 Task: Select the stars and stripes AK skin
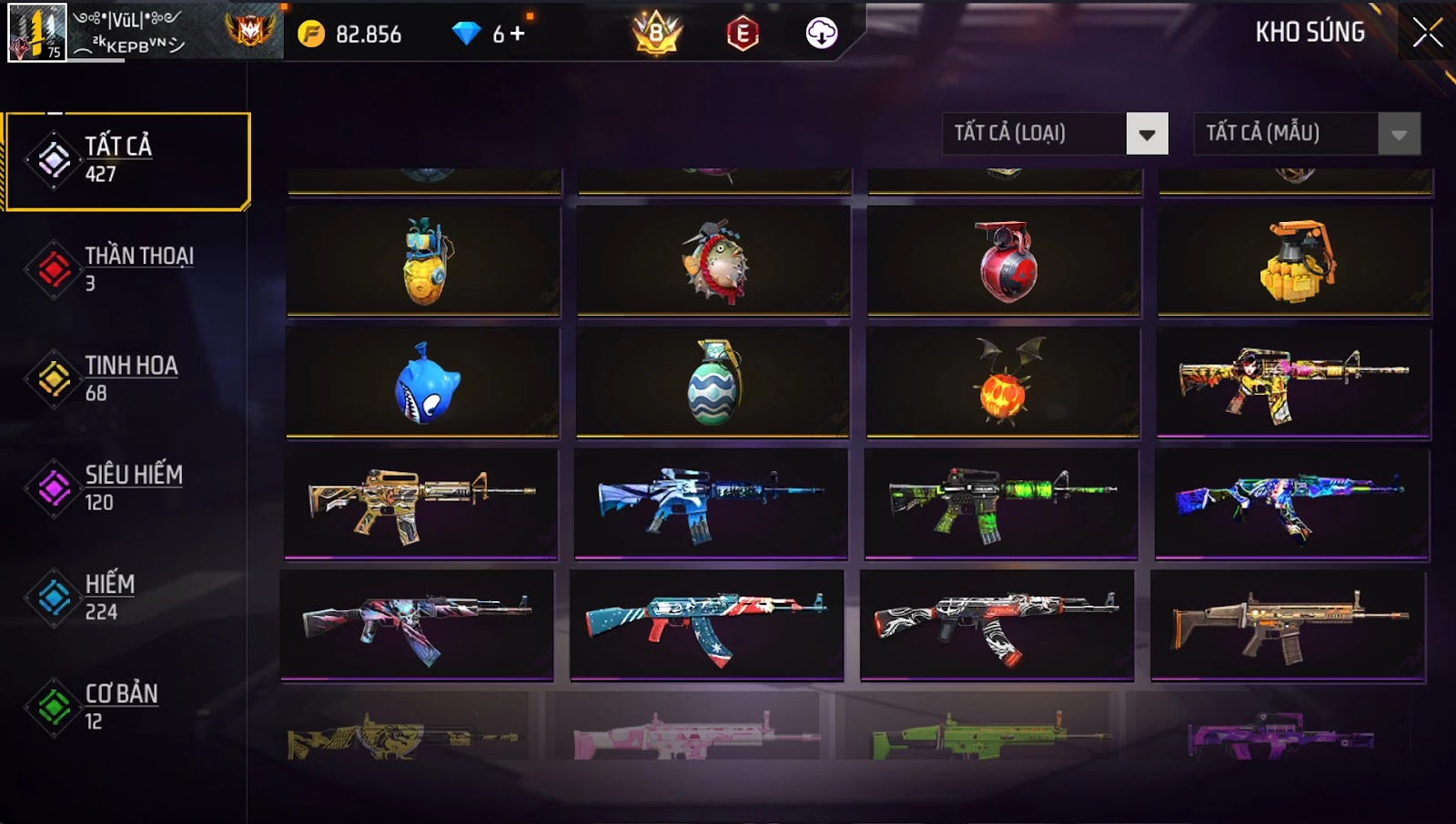coord(707,625)
